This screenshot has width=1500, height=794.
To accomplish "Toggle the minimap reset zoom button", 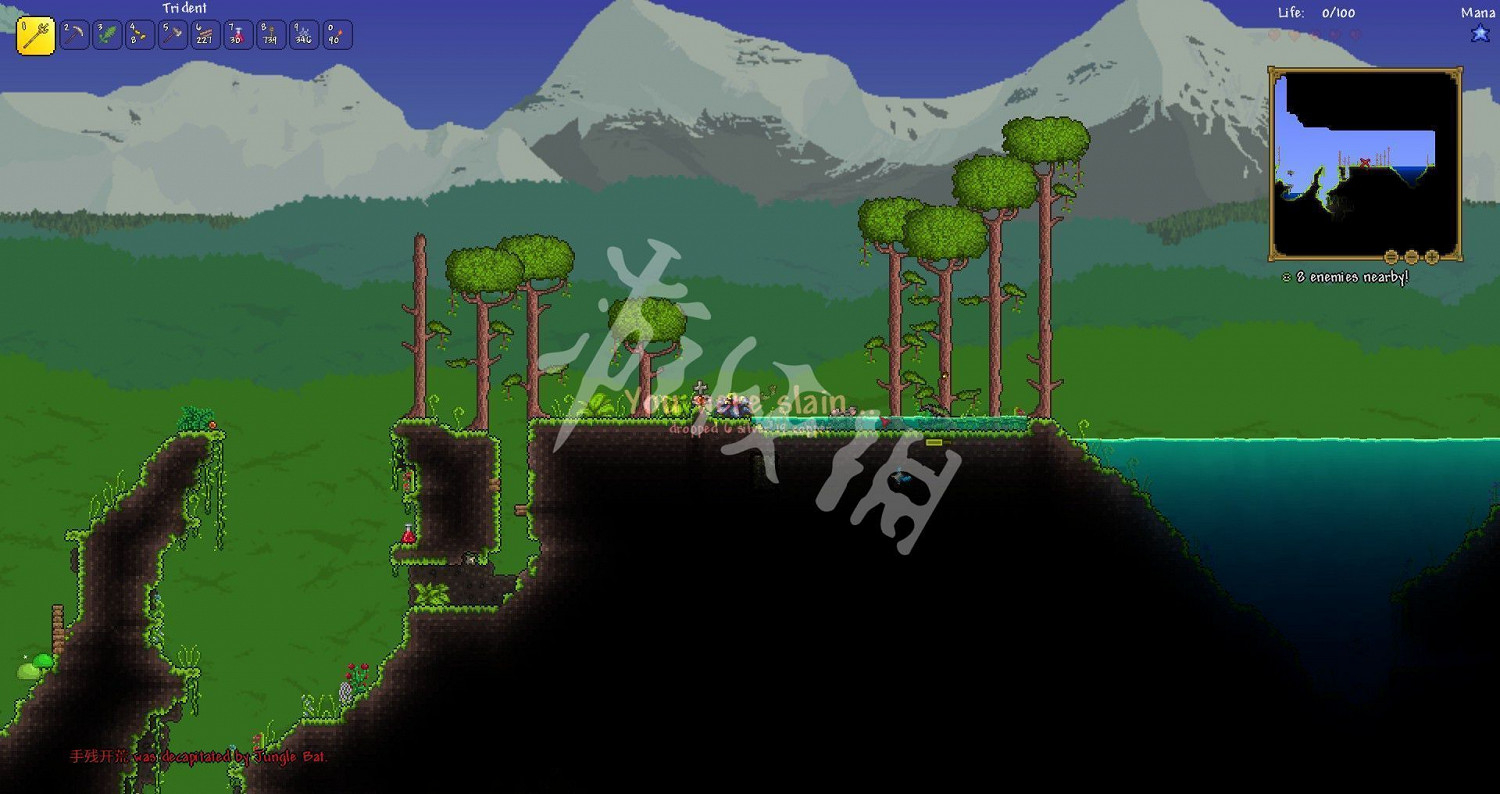I will 1391,257.
